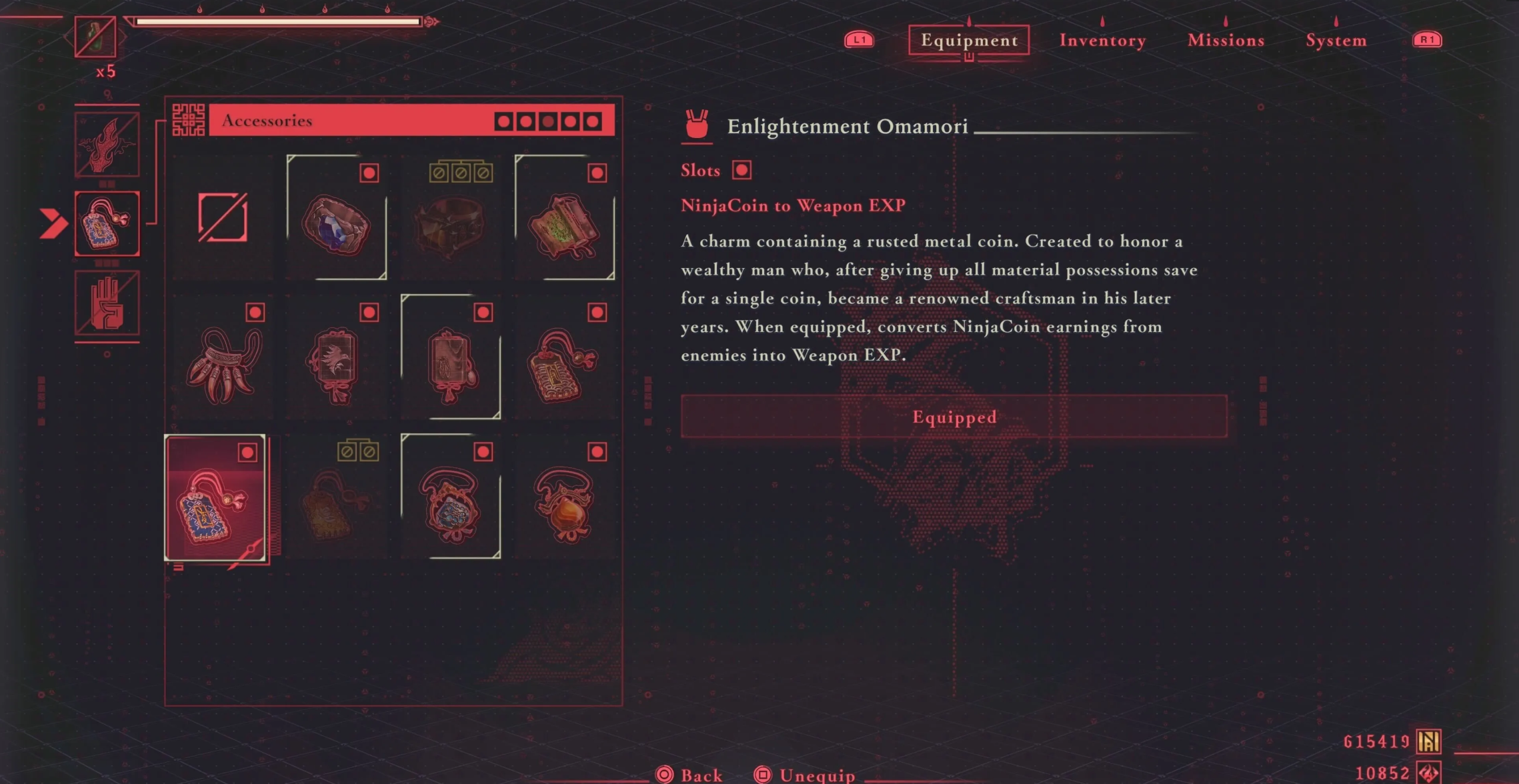Choose the blue ornate round amulet
Screen dimensions: 1519x784
[x=451, y=503]
